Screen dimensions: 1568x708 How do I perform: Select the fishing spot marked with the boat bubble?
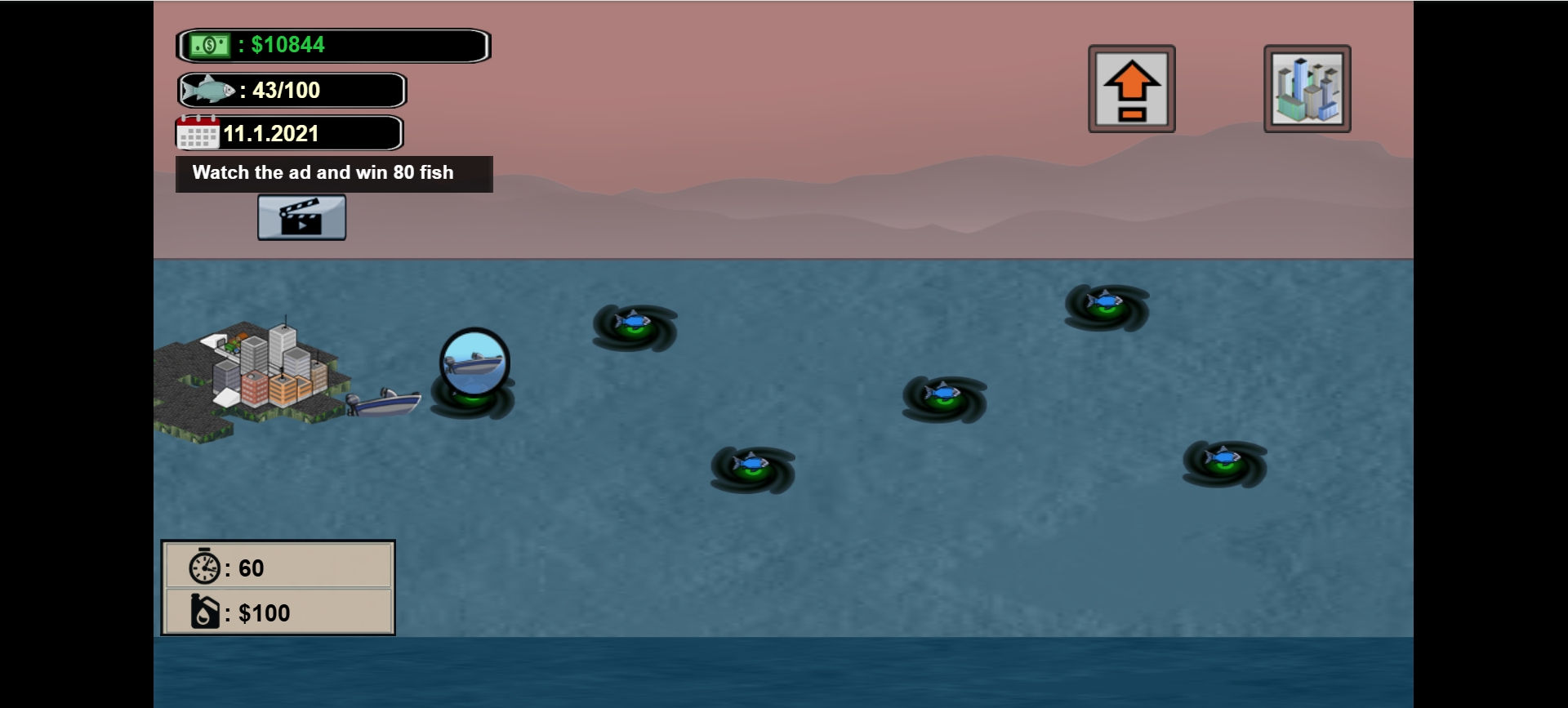coord(474,363)
